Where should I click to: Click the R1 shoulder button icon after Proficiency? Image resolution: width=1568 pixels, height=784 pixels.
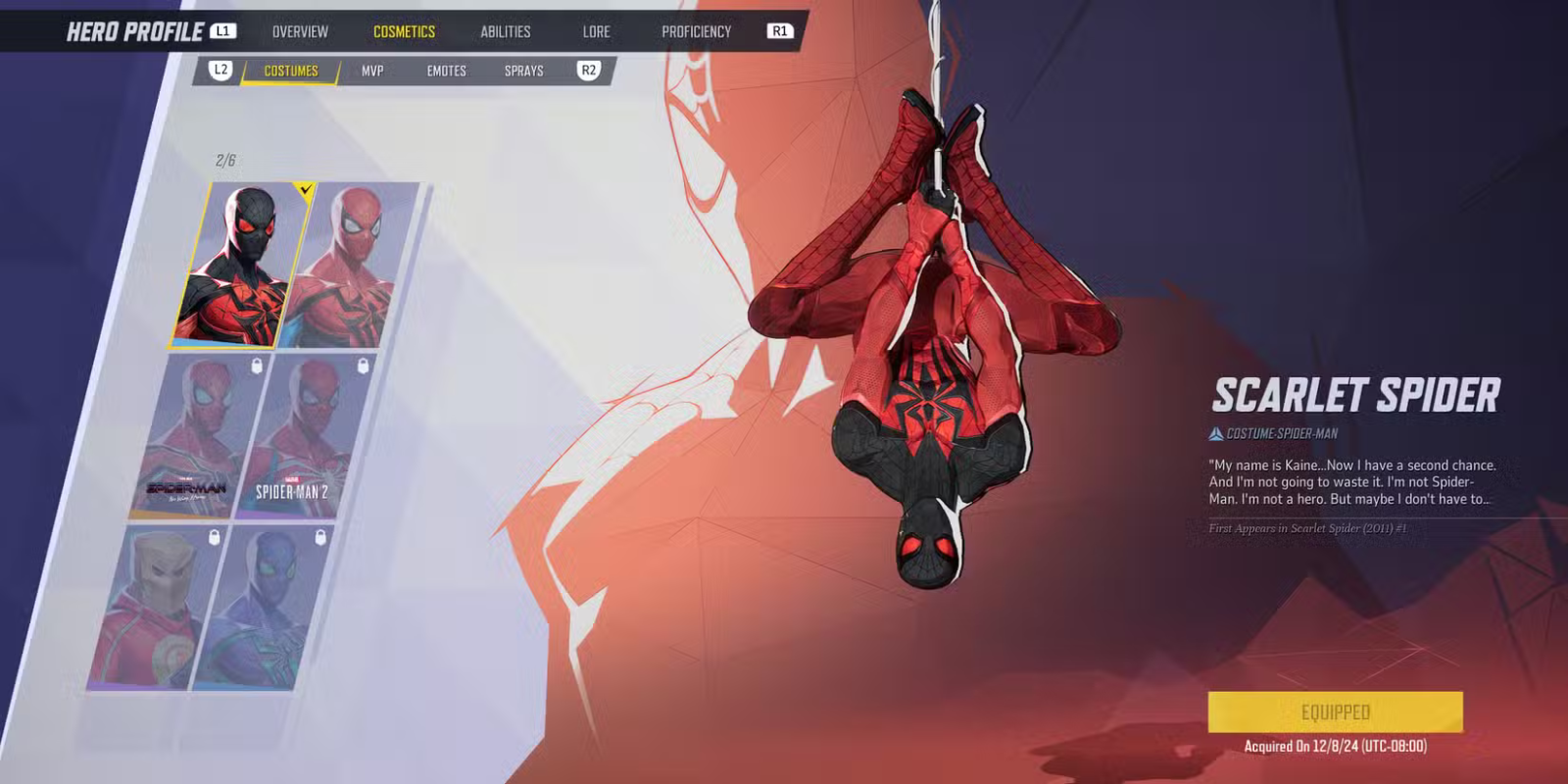click(x=781, y=30)
